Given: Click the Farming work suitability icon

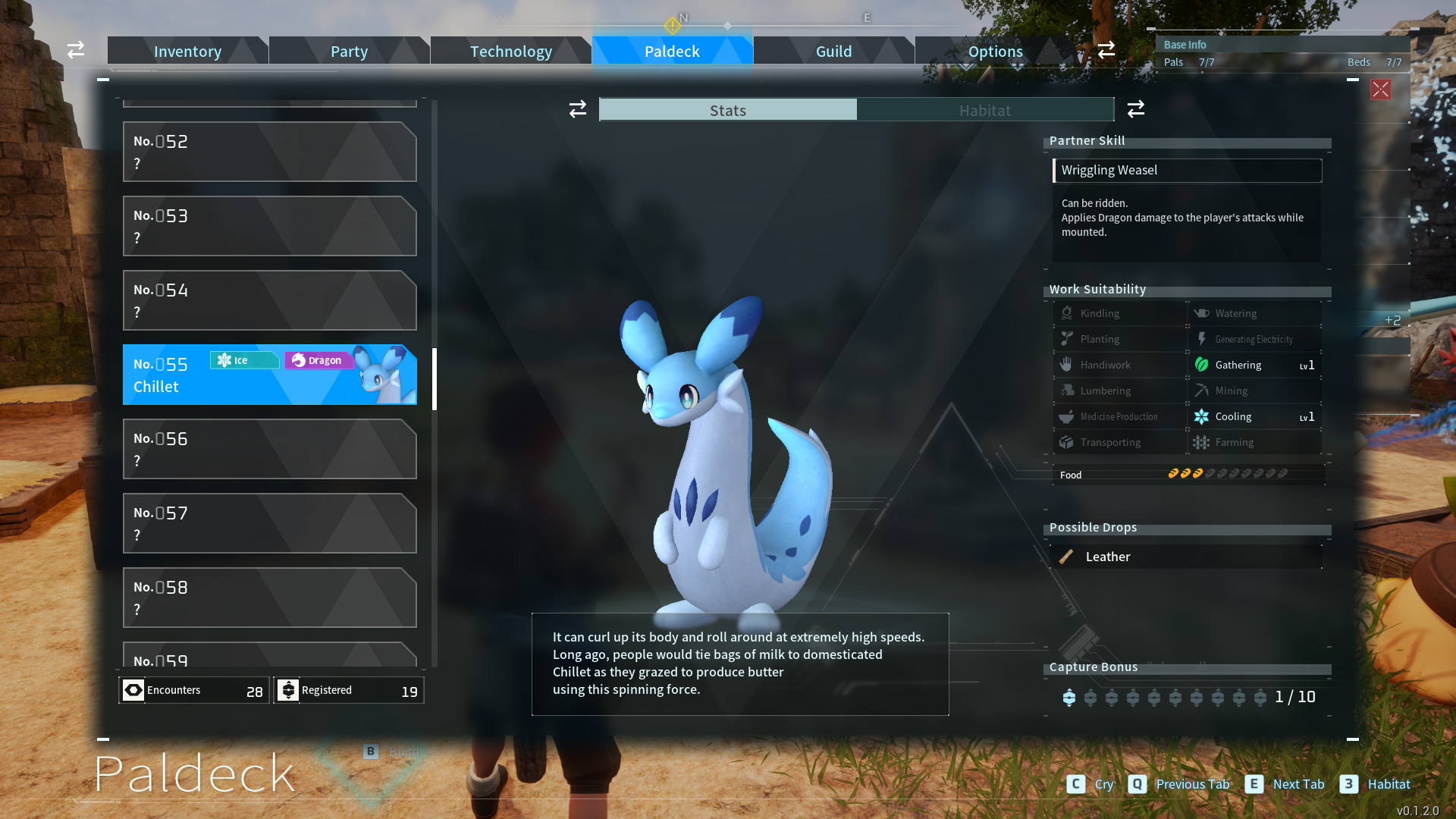Looking at the screenshot, I should 1201,442.
